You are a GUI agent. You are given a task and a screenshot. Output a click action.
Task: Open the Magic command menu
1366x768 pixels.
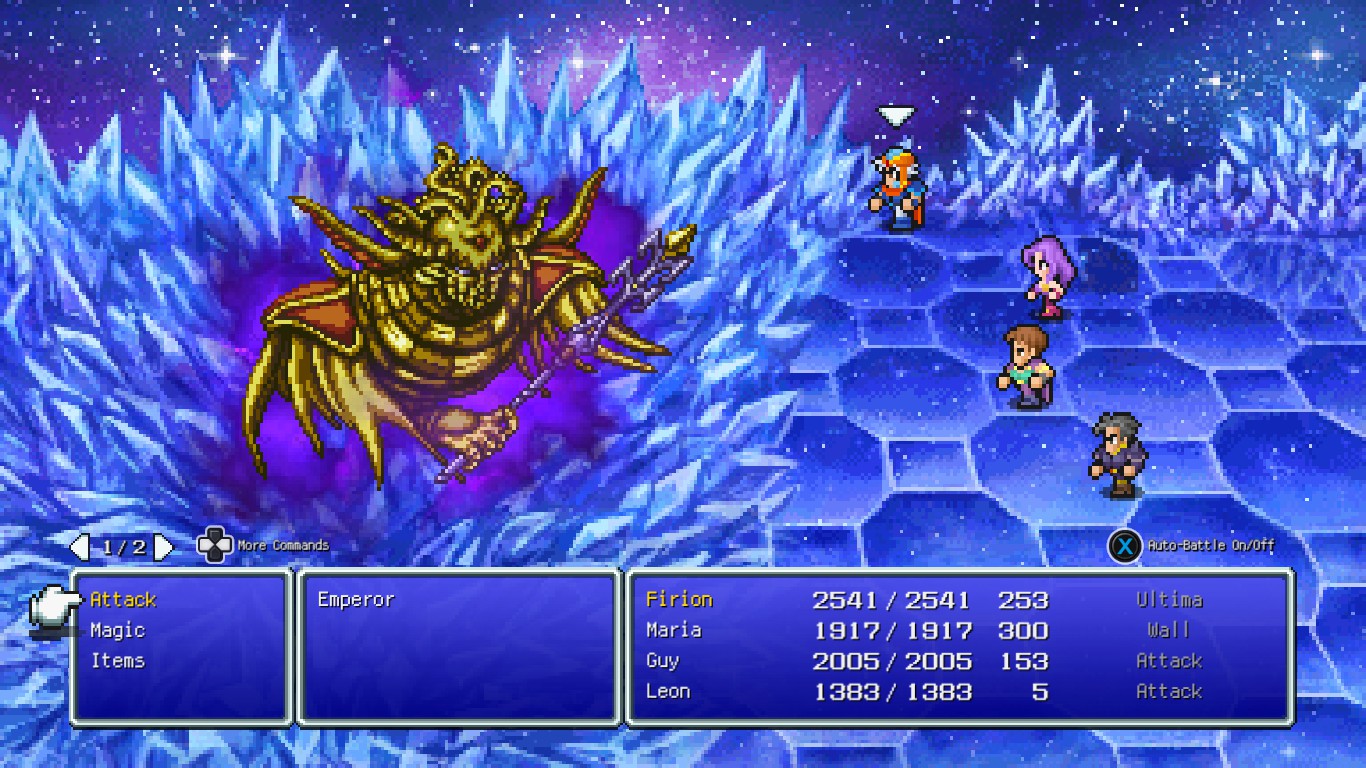tap(117, 630)
